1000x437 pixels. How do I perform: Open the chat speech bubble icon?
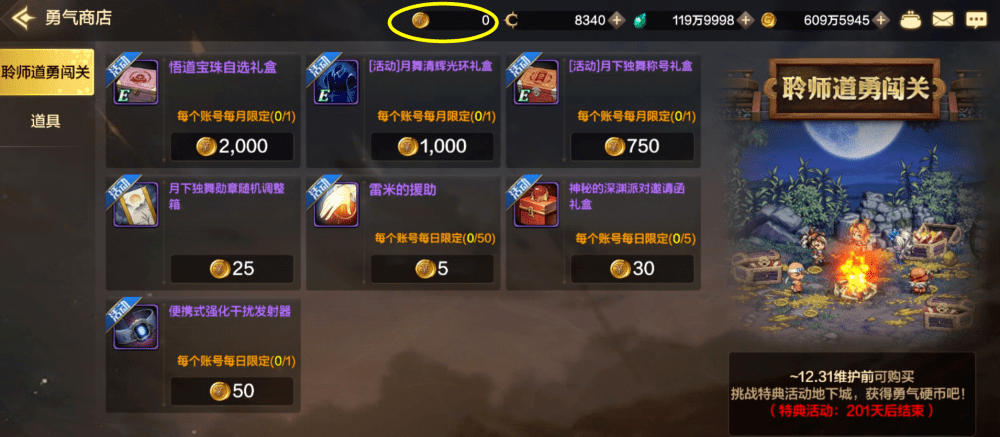click(x=975, y=19)
